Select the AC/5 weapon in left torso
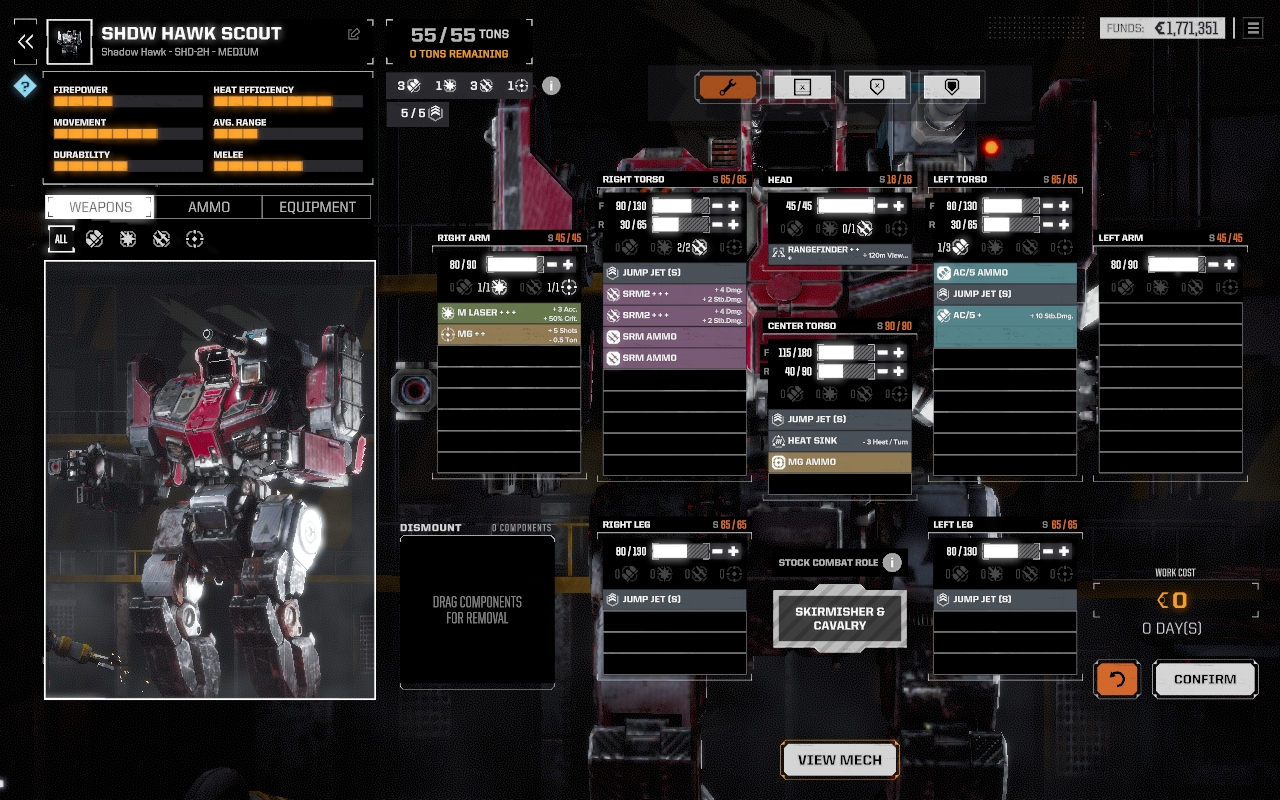1280x800 pixels. coord(1005,315)
